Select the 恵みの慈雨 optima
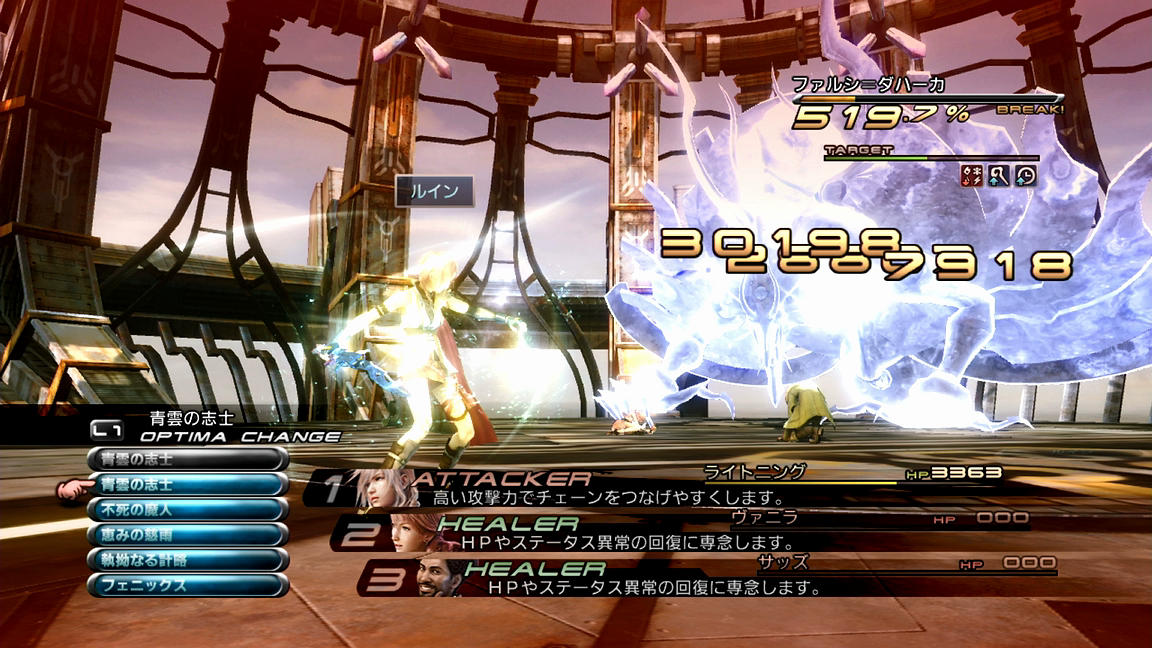This screenshot has width=1152, height=648. click(x=187, y=535)
